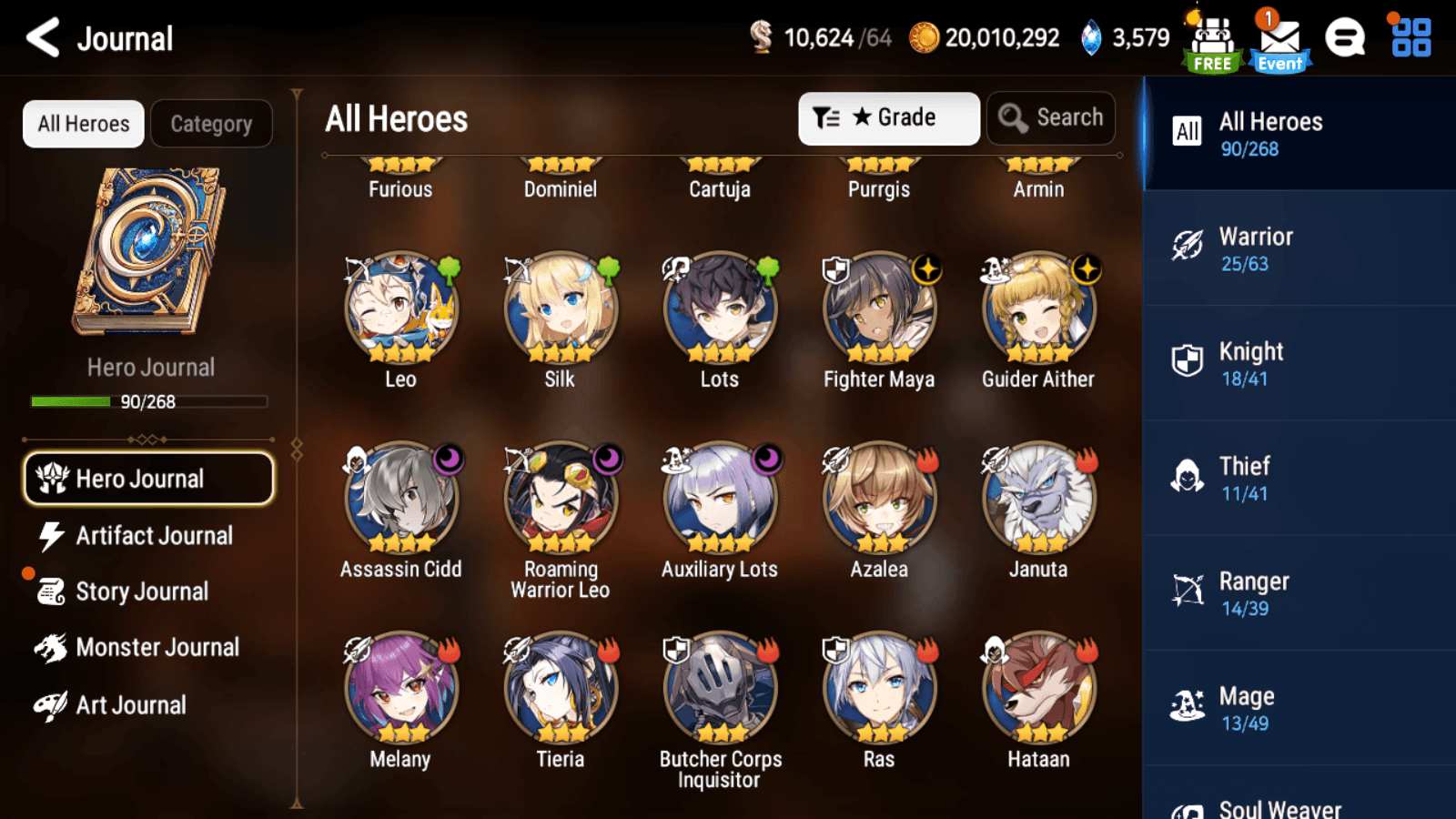Switch to the Category tab
This screenshot has width=1456, height=819.
[211, 124]
